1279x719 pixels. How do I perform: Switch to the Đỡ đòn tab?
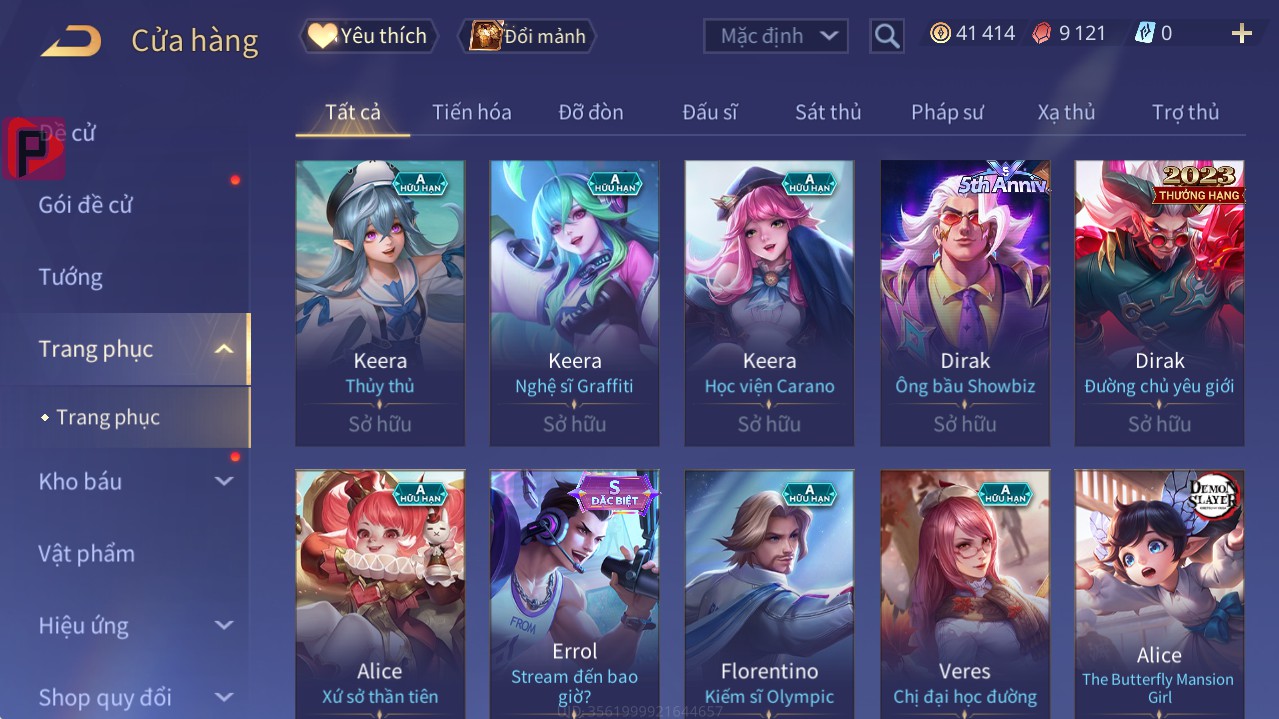tap(590, 112)
